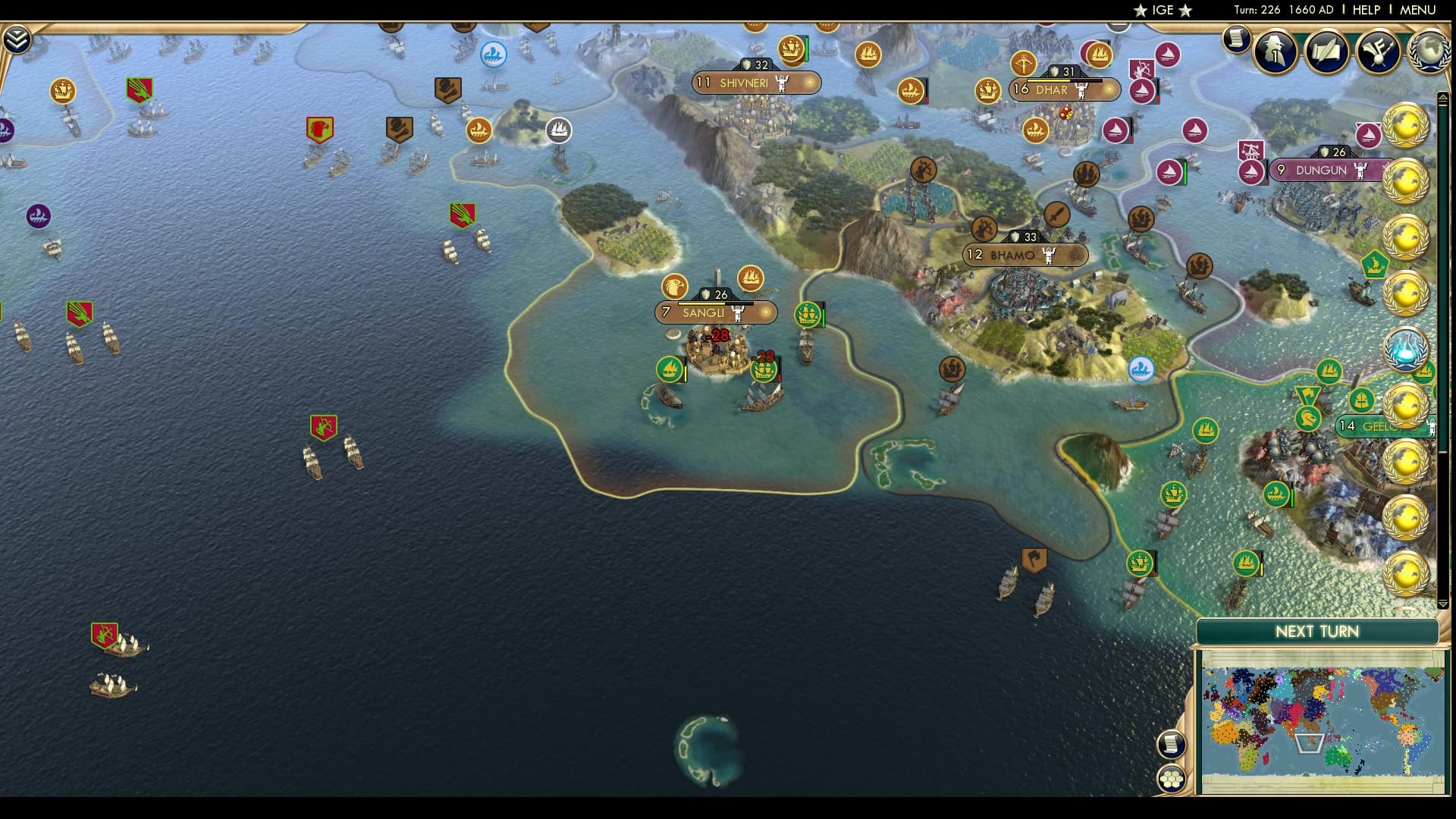The width and height of the screenshot is (1456, 819).
Task: Click the small scroll icon left of the spy button
Action: click(x=1238, y=39)
